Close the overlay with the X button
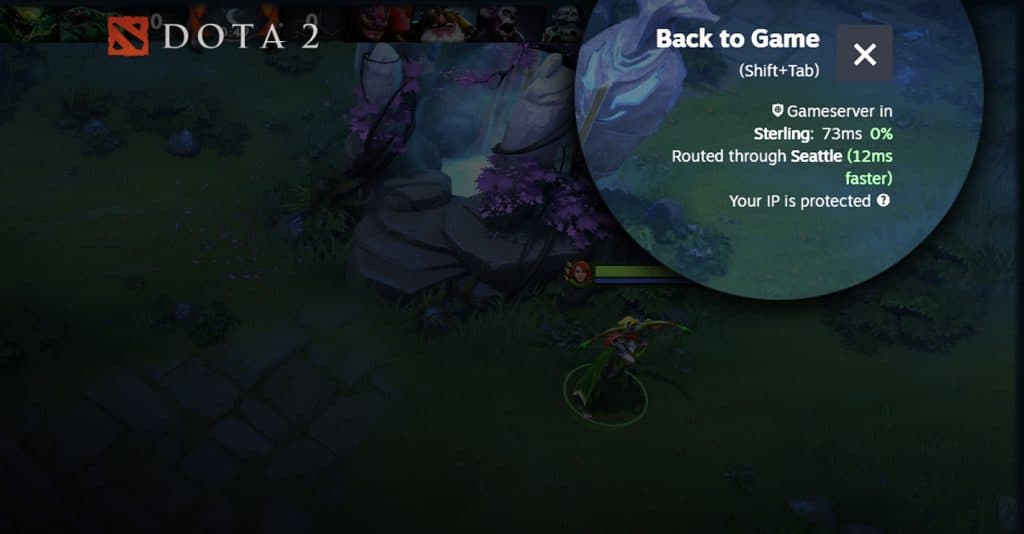 [x=864, y=53]
